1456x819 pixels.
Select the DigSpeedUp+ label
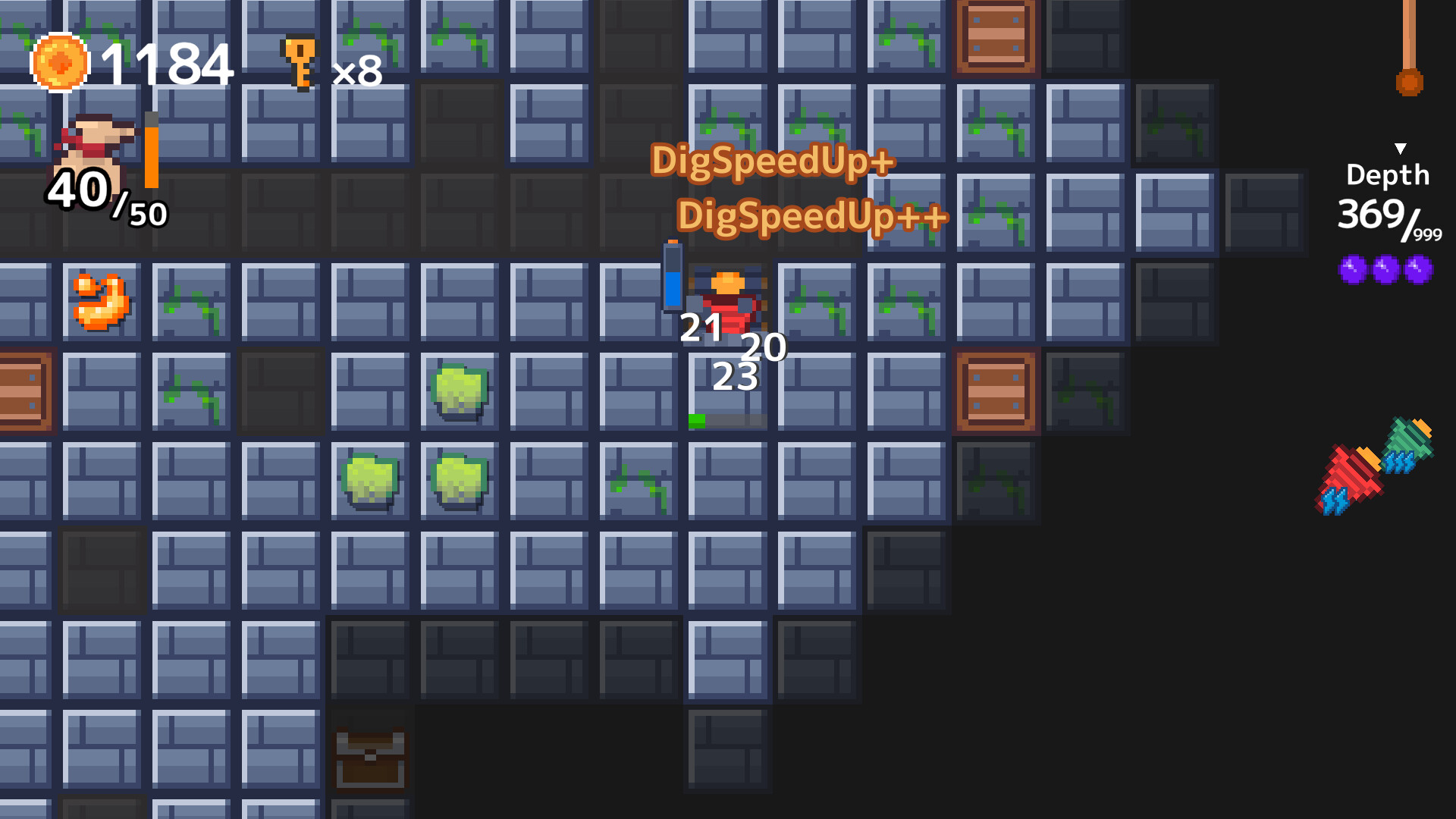click(773, 161)
